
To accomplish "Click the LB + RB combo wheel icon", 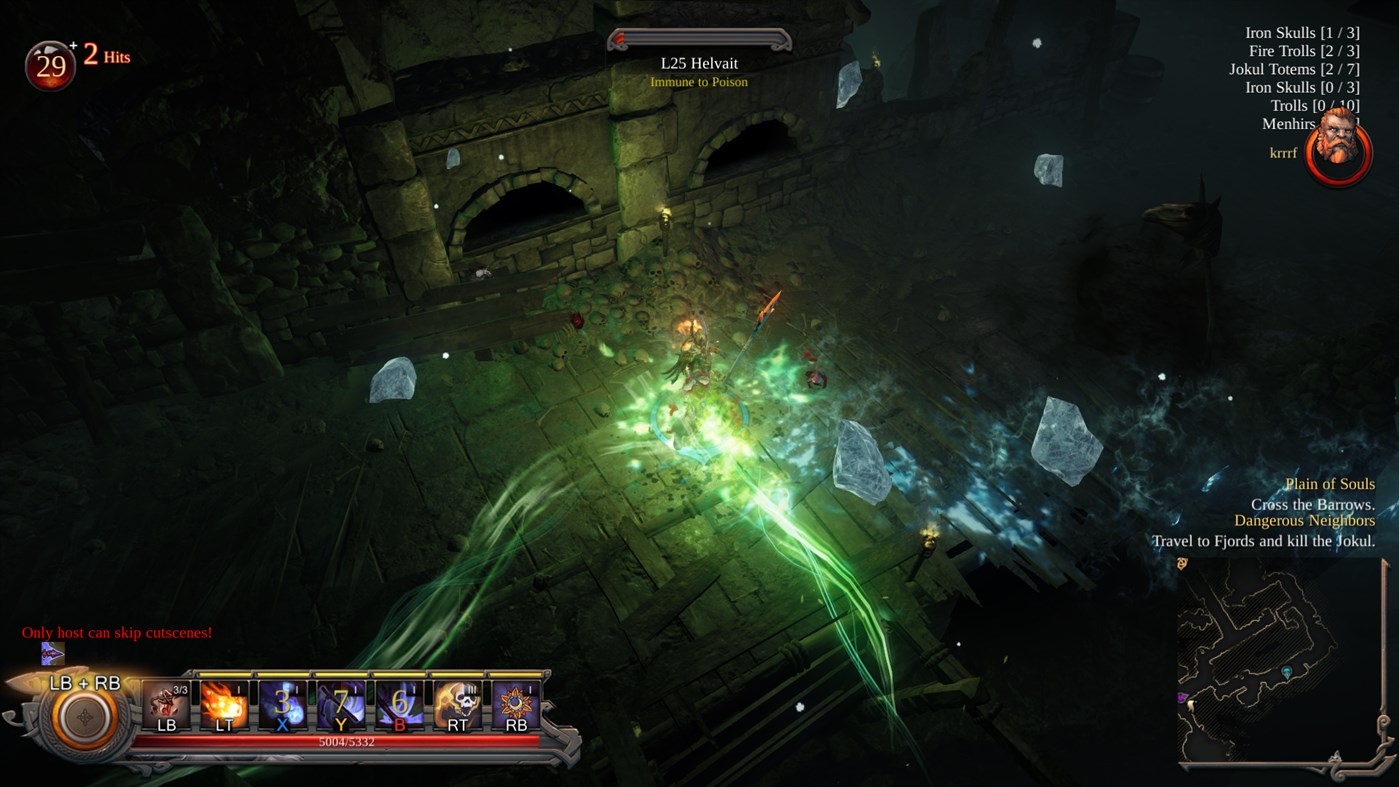I will (85, 718).
